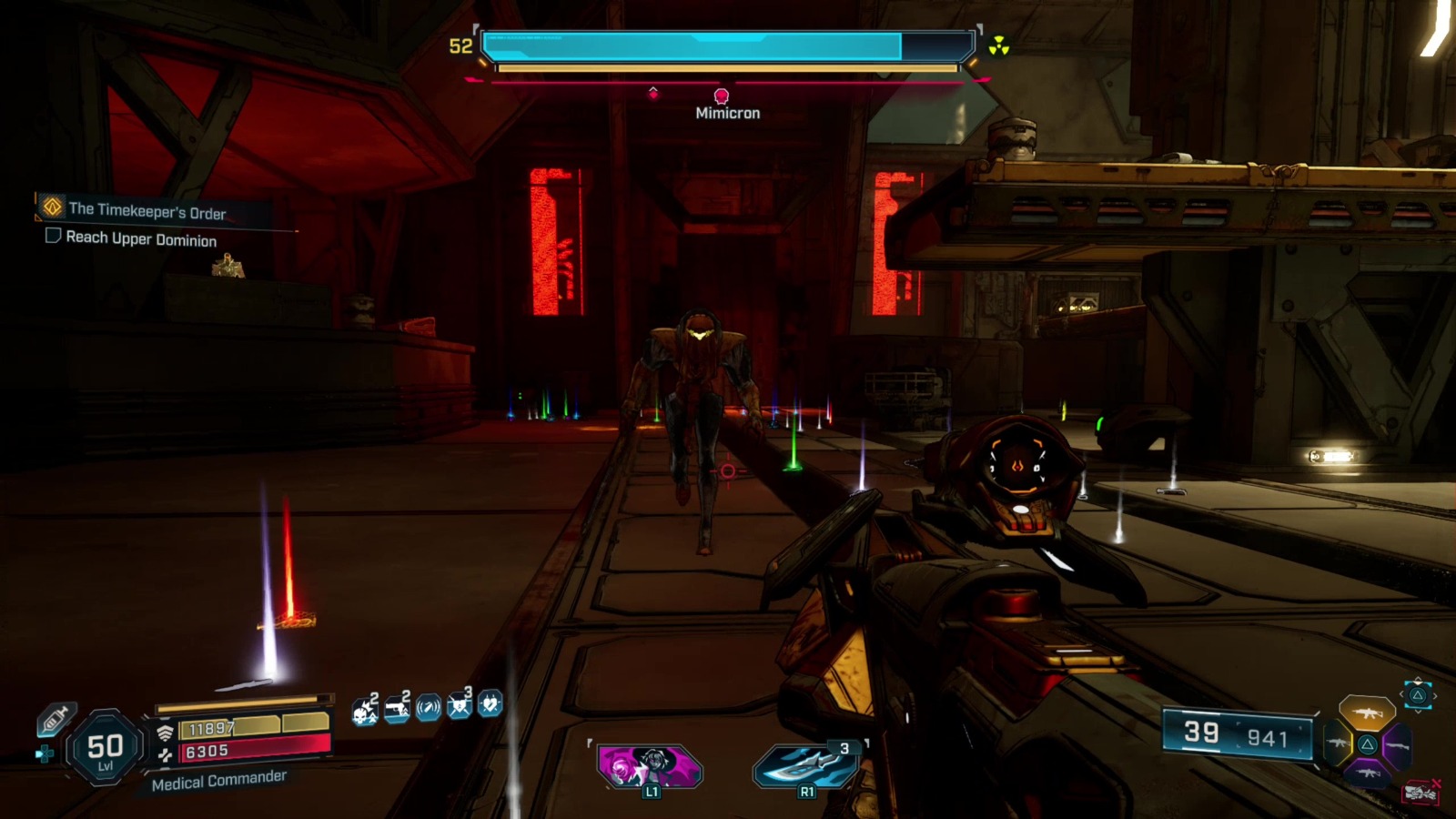Equip the bottom purple rifle weapon slot

pos(1367,774)
